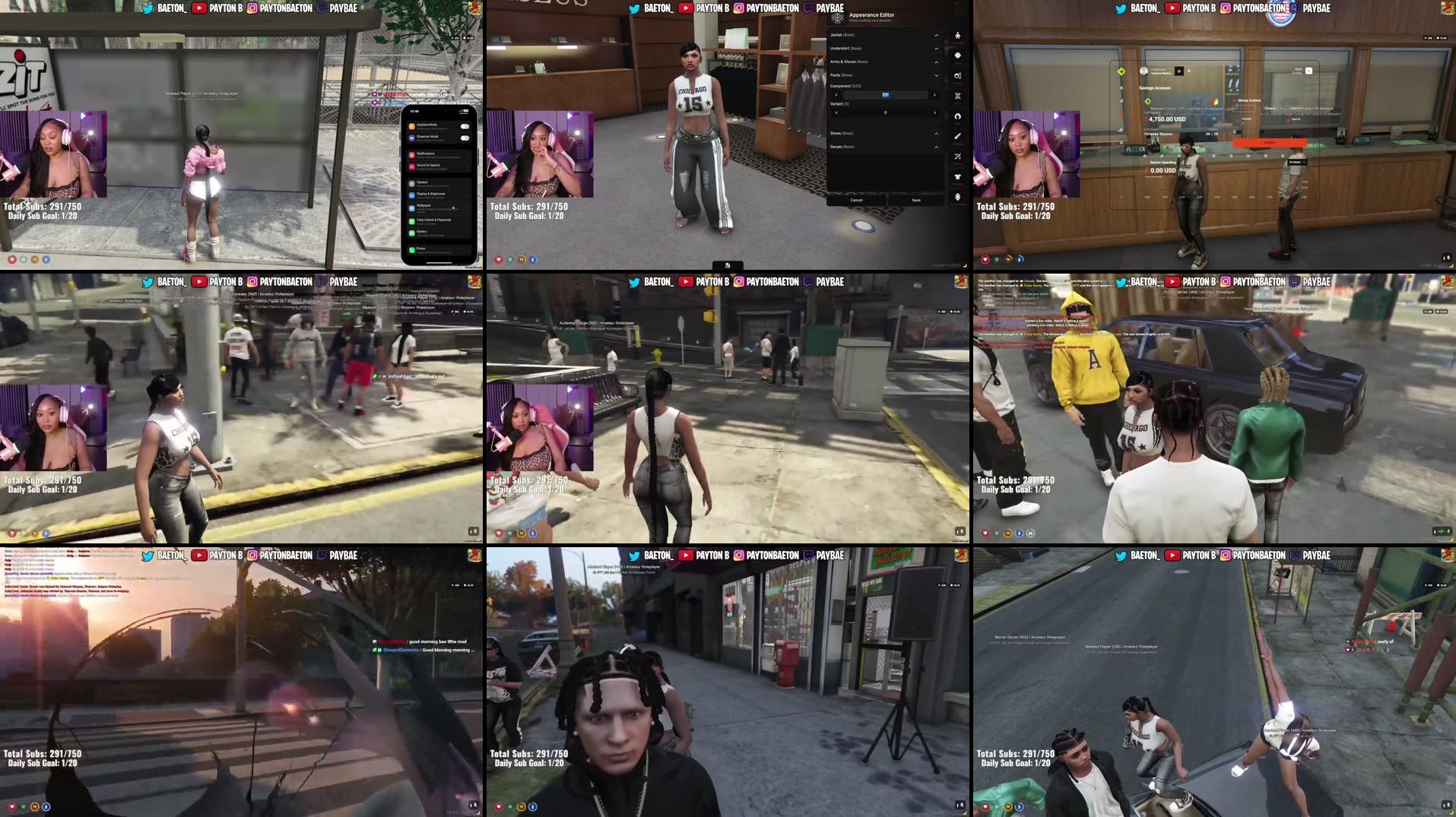Click Save in the Appearance Editor
This screenshot has height=817, width=1456.
click(x=917, y=200)
